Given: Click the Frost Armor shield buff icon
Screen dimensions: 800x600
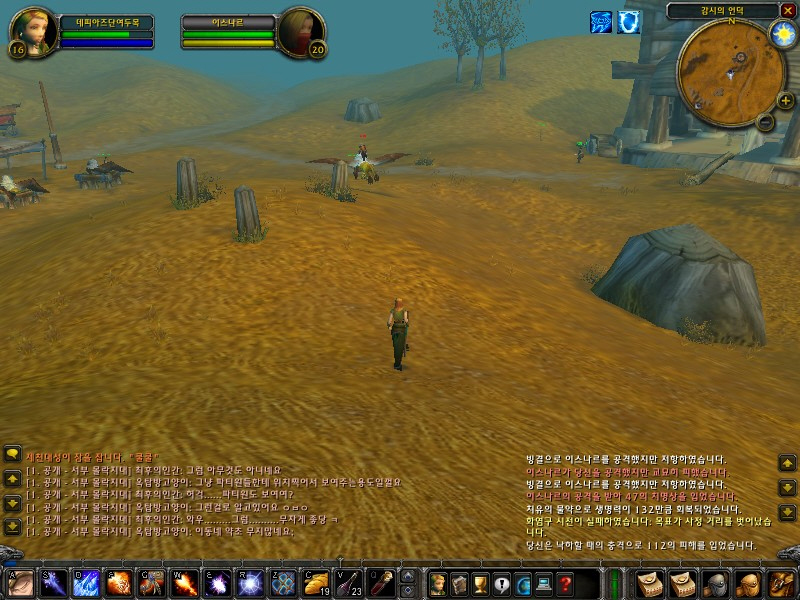Looking at the screenshot, I should pos(630,22).
